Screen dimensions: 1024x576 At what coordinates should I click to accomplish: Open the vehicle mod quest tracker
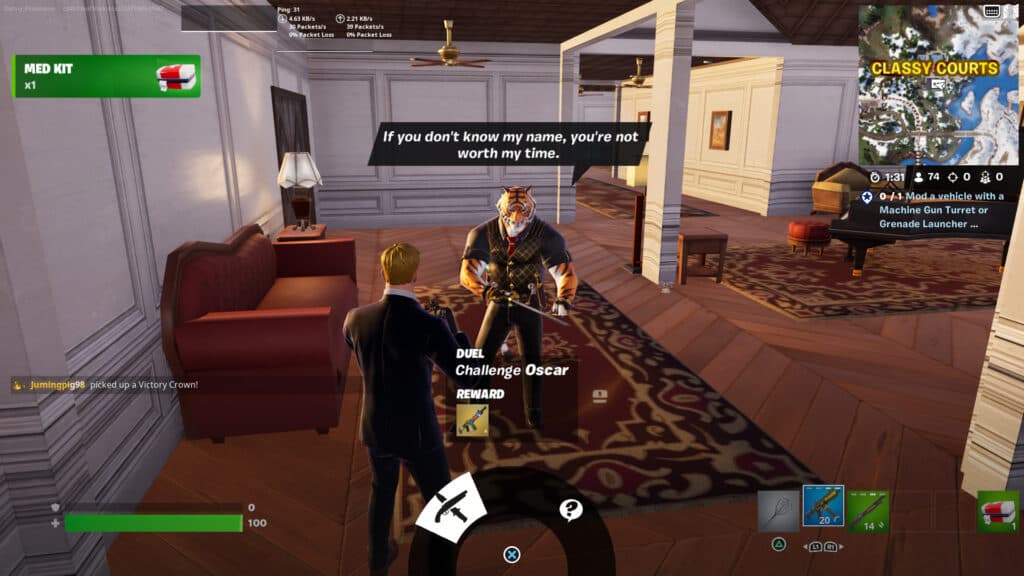935,211
